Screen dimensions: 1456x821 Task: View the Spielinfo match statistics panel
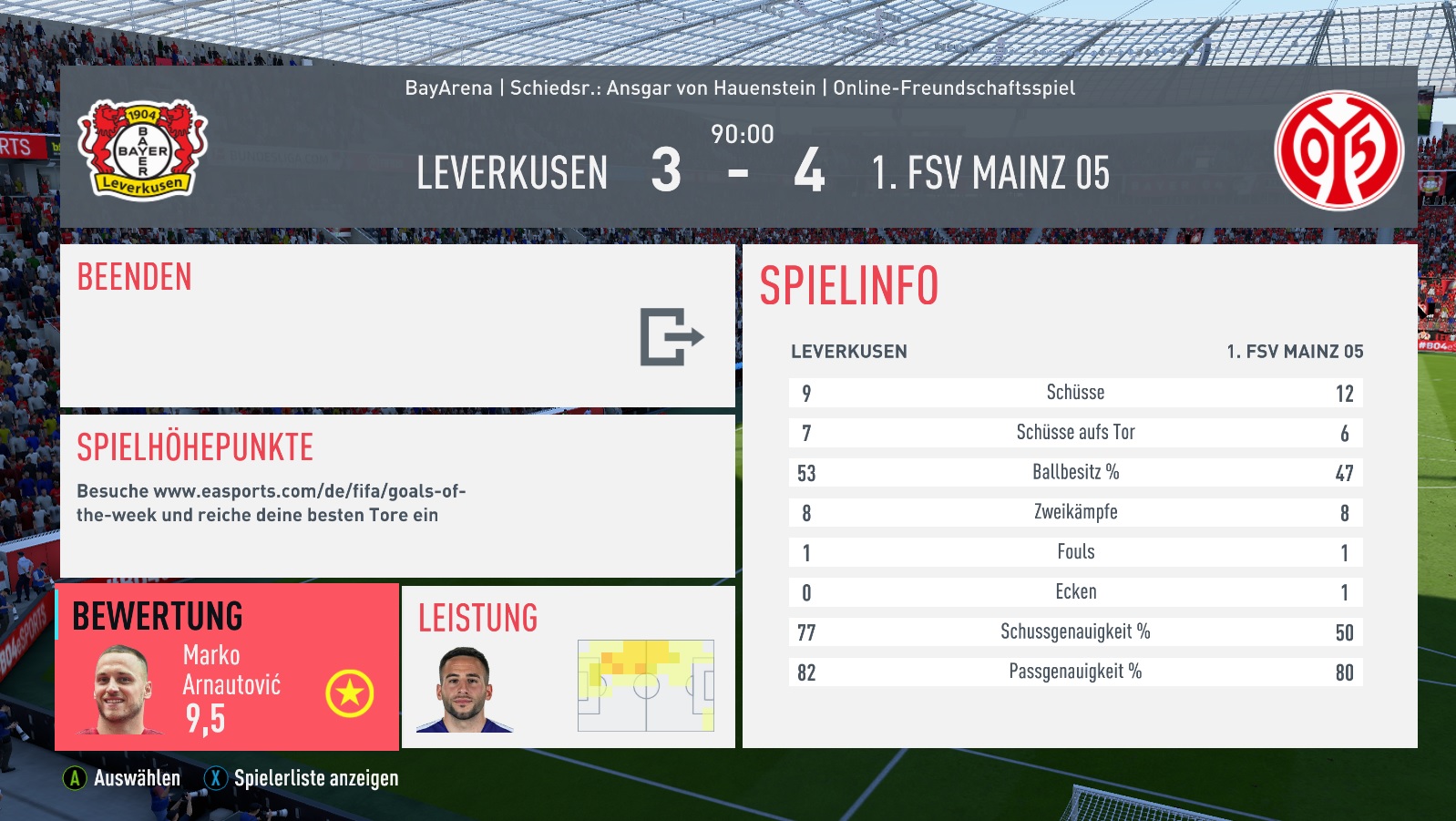pos(1079,496)
